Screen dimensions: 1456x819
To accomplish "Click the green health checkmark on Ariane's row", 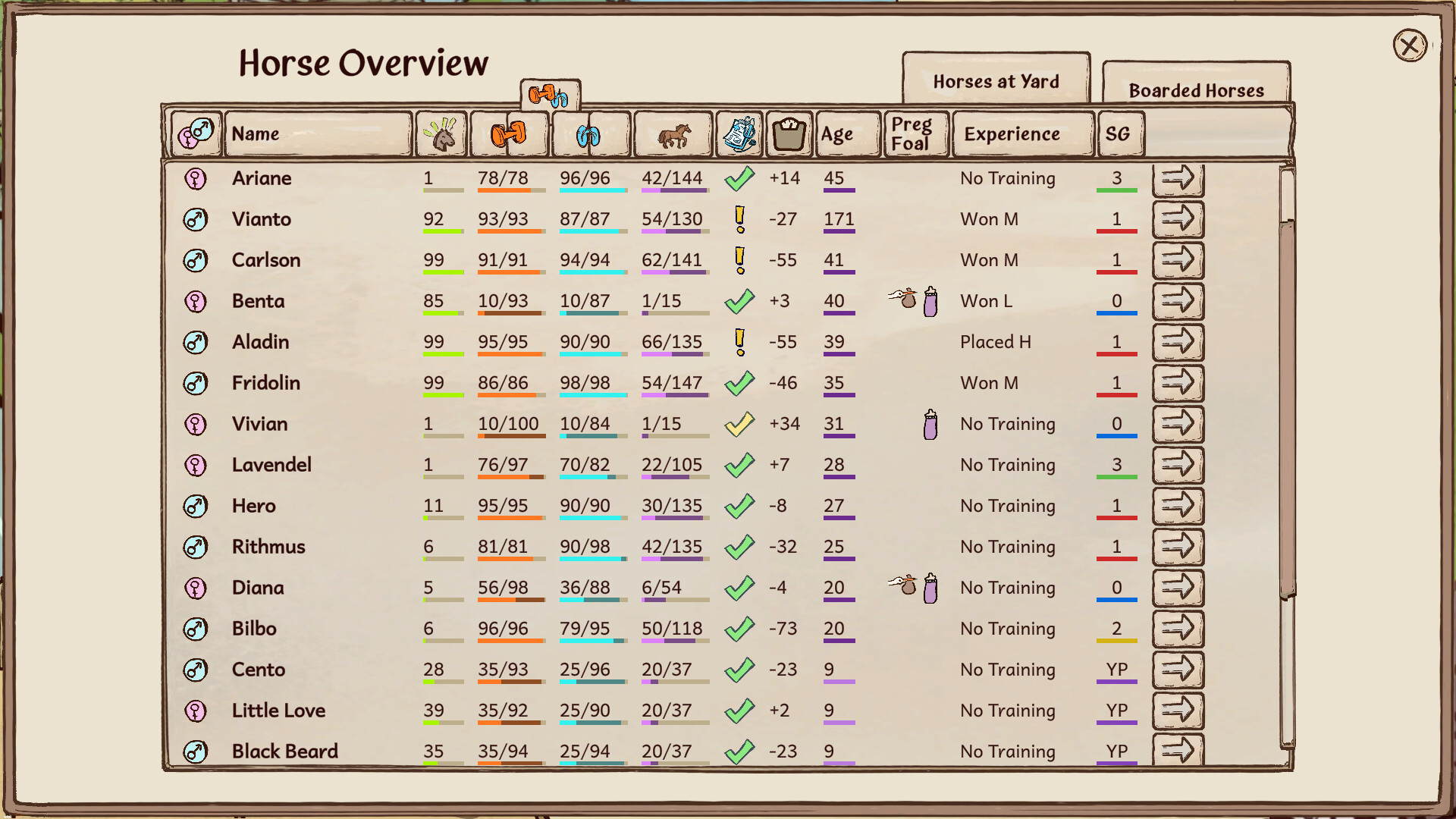I will click(738, 177).
